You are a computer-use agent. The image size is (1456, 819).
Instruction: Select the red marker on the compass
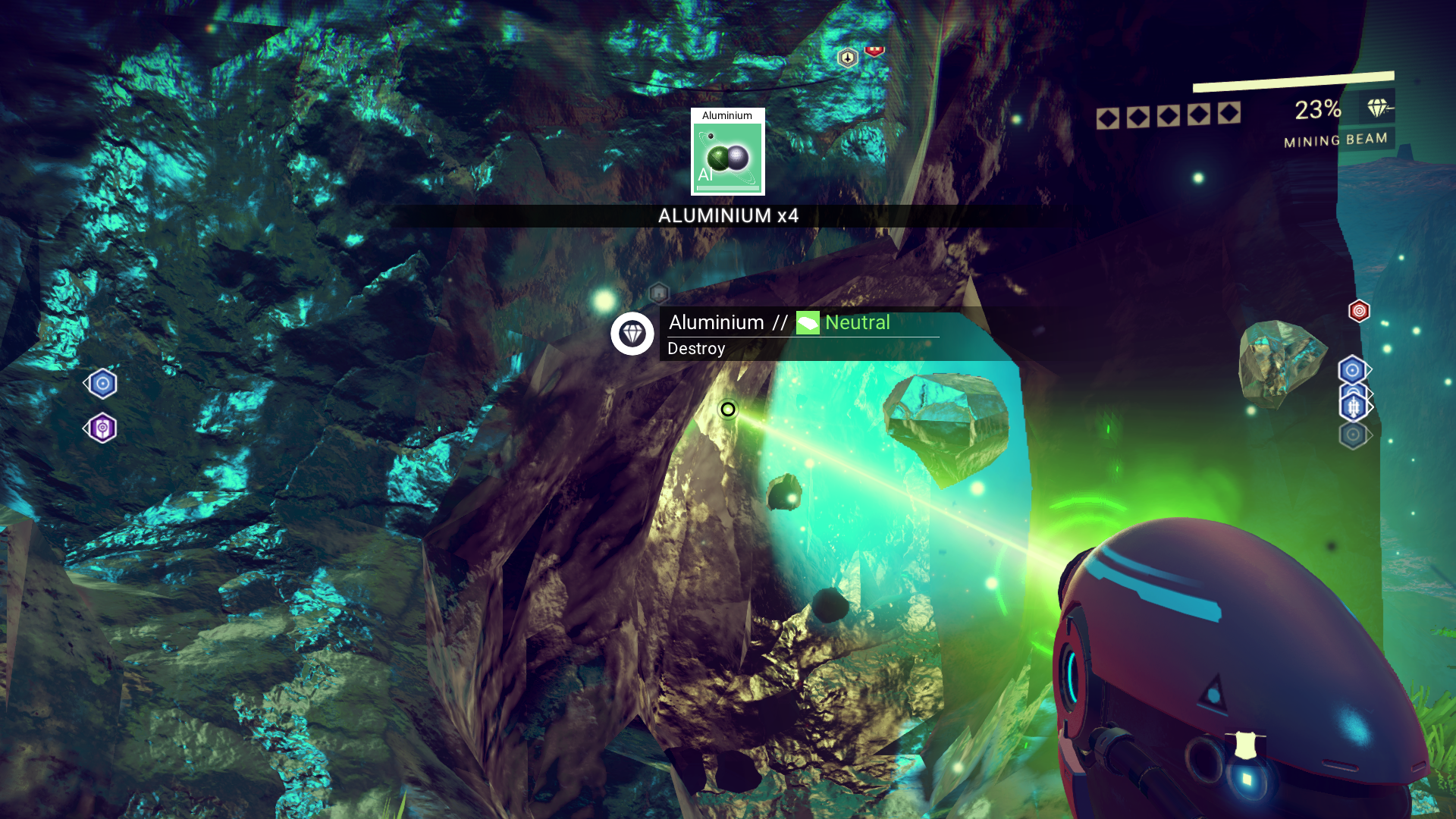point(874,51)
